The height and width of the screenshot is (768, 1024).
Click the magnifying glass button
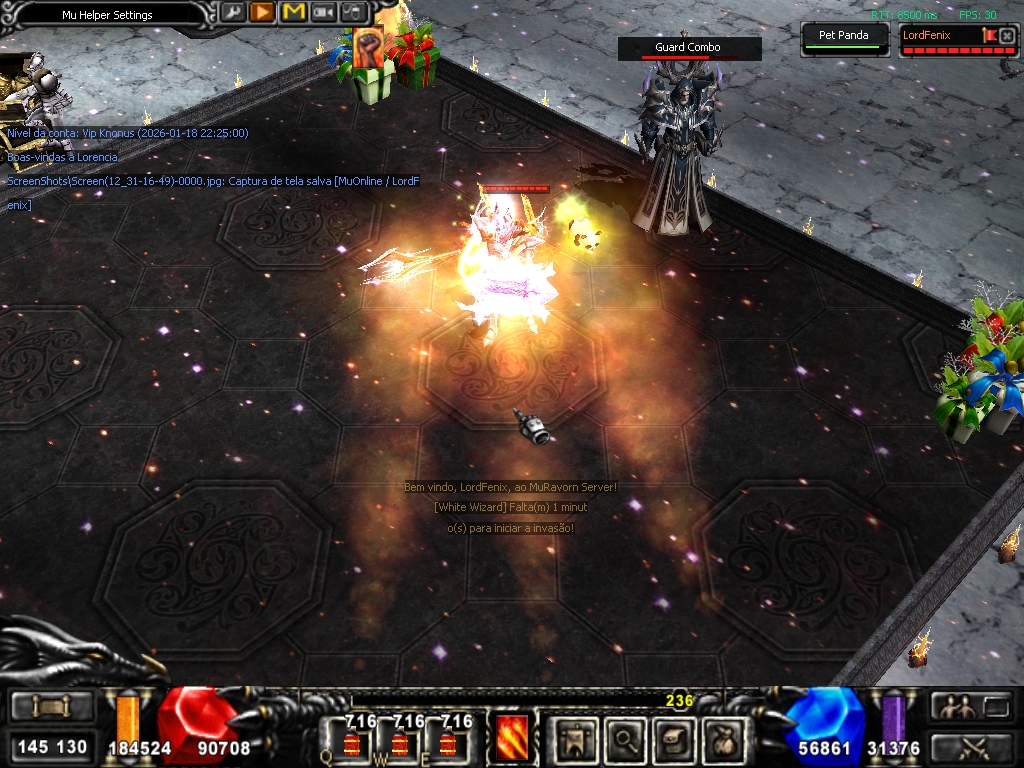click(626, 740)
